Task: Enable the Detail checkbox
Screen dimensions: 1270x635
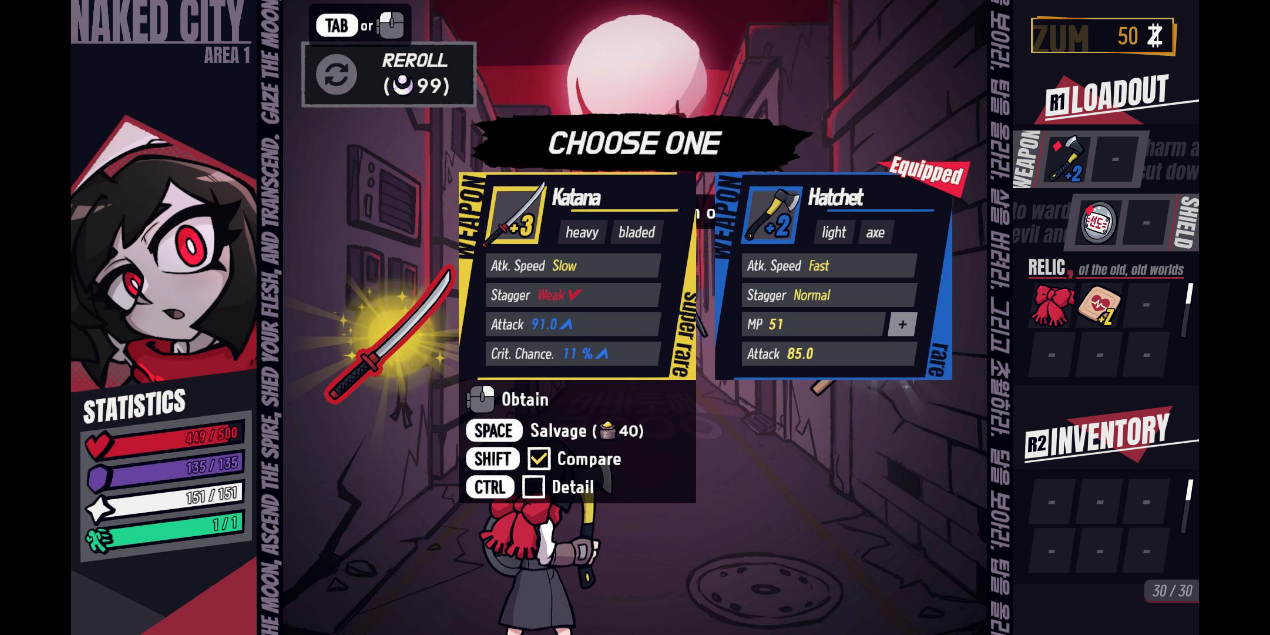Action: coord(534,487)
